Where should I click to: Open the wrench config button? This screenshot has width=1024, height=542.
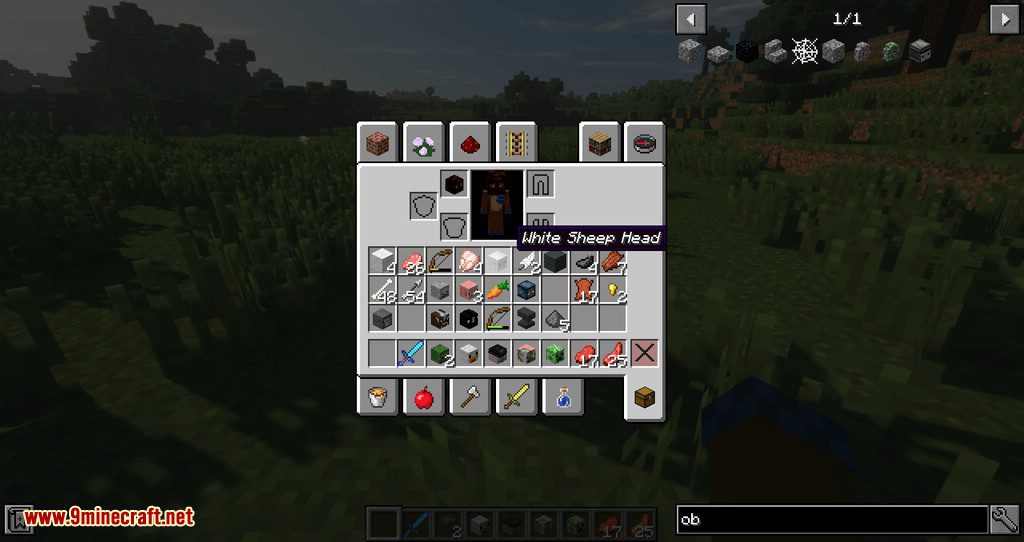tap(1004, 519)
